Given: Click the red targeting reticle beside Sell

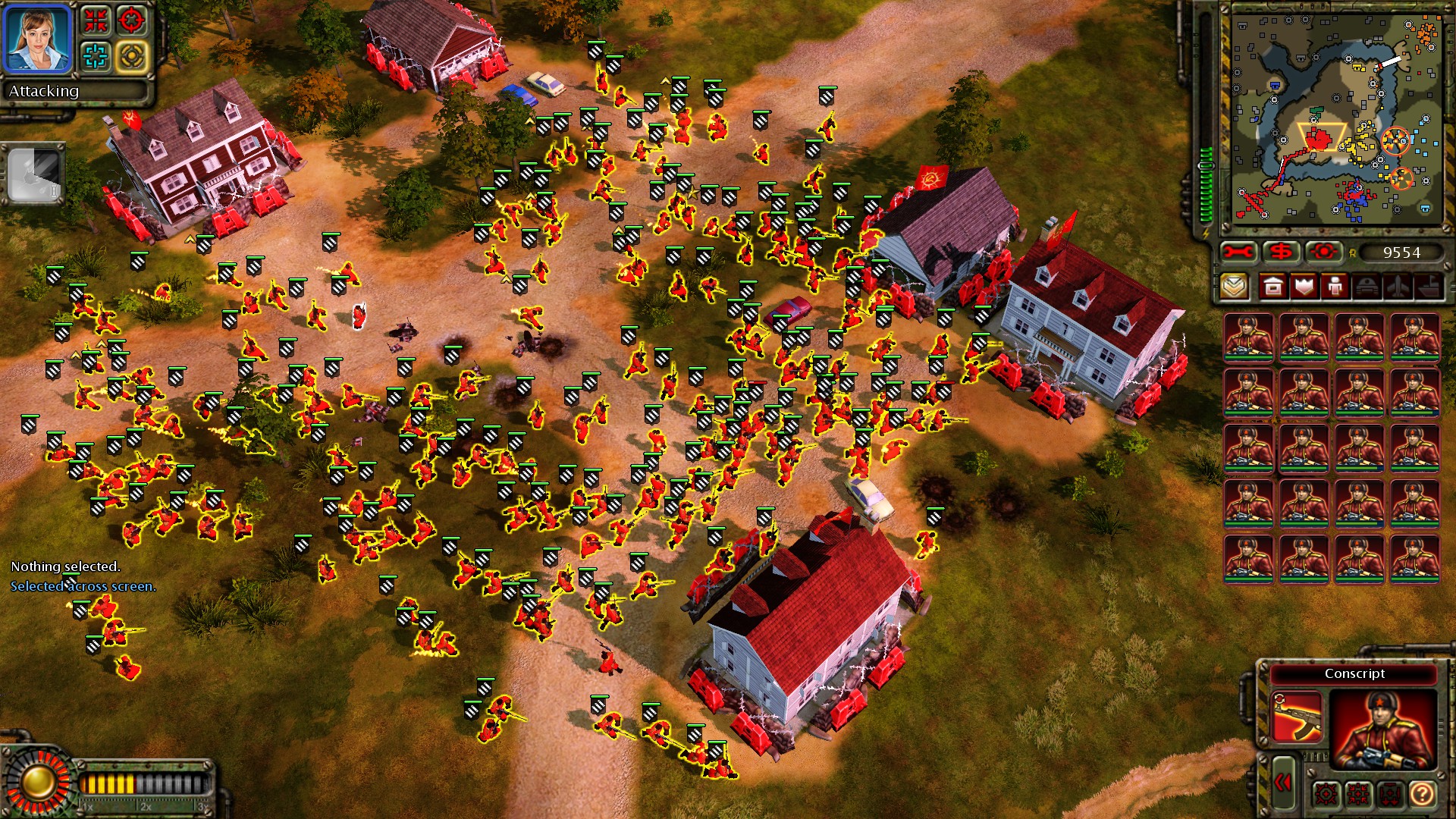Looking at the screenshot, I should coord(1323,250).
